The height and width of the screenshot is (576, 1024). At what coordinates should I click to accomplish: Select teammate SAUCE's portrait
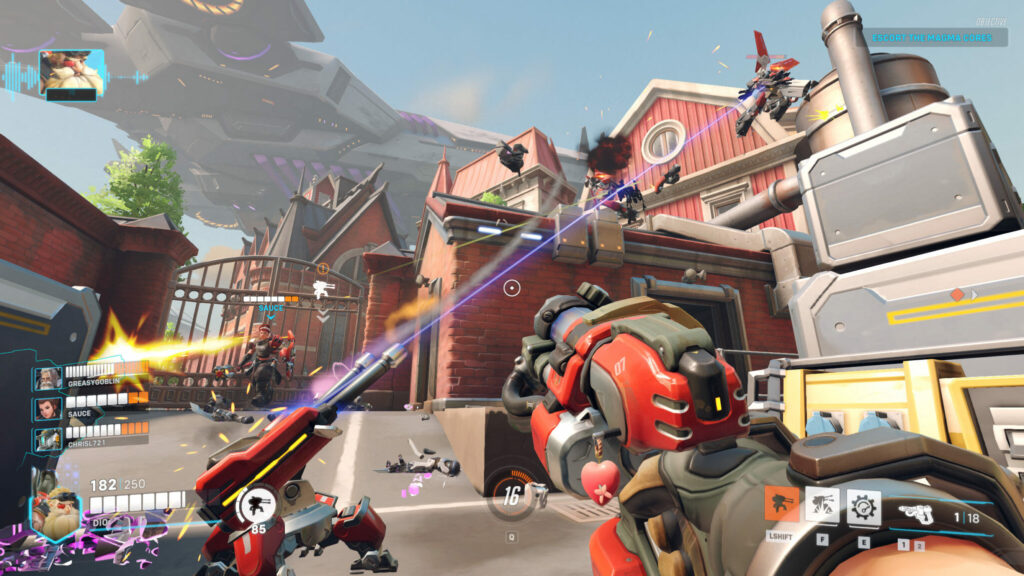tap(47, 408)
